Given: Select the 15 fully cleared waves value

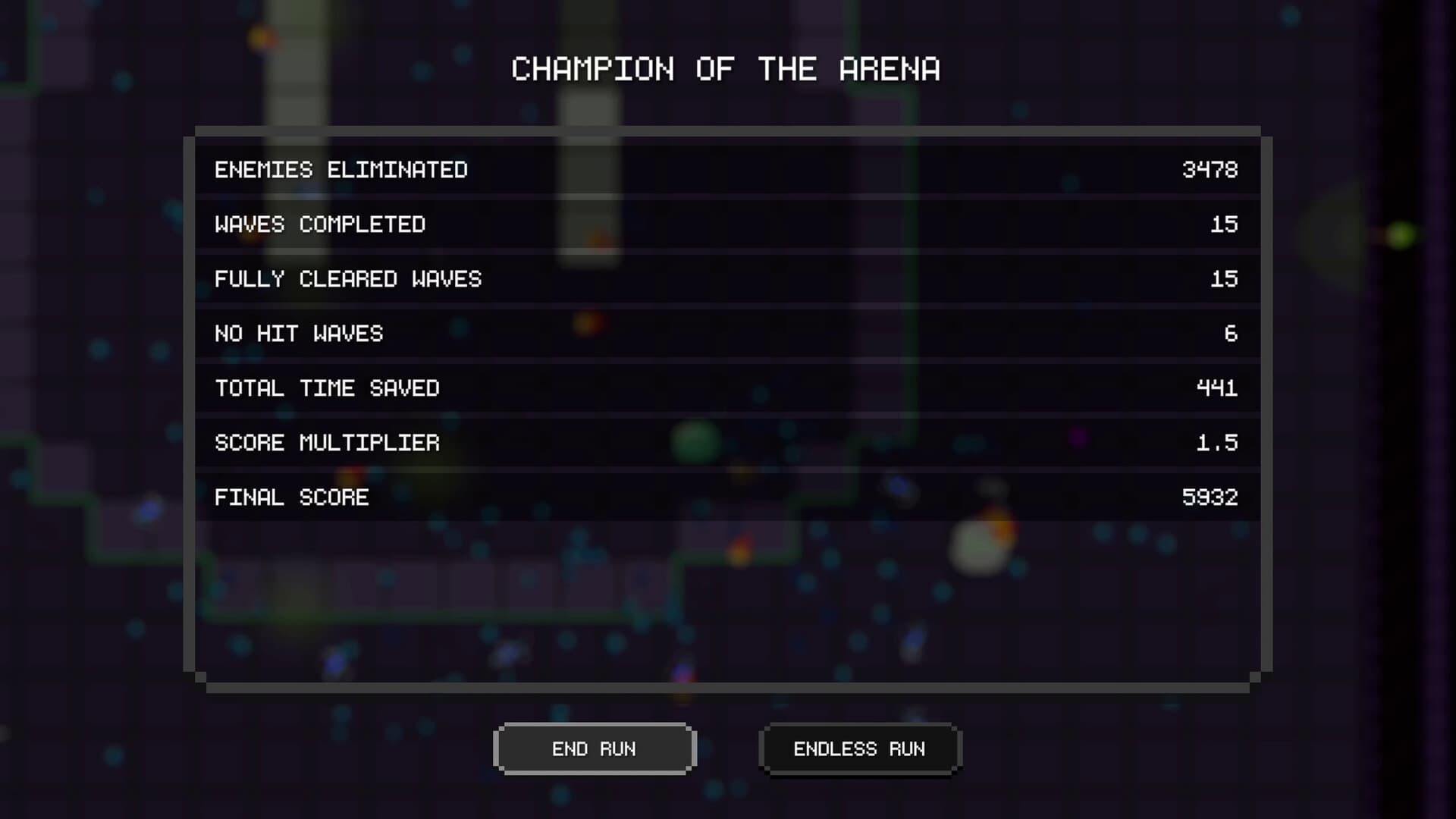Looking at the screenshot, I should click(1224, 279).
